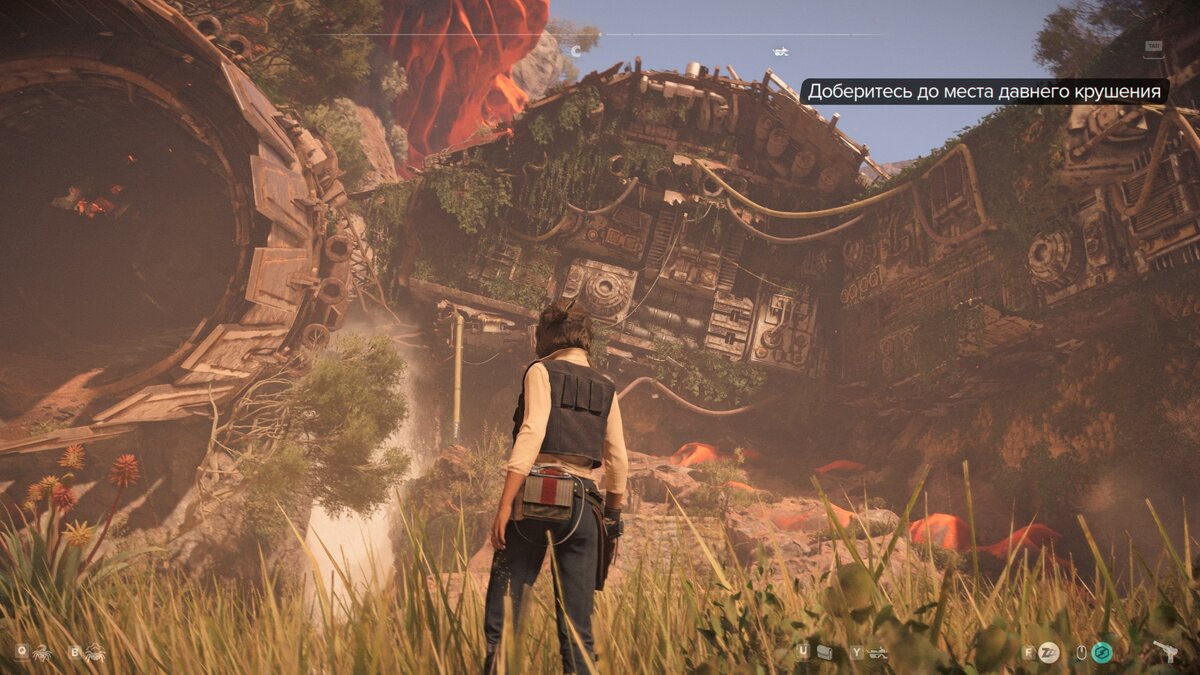Viewport: 1200px width, 675px height.
Task: Select the ship marker on the compass bar
Action: click(x=780, y=51)
